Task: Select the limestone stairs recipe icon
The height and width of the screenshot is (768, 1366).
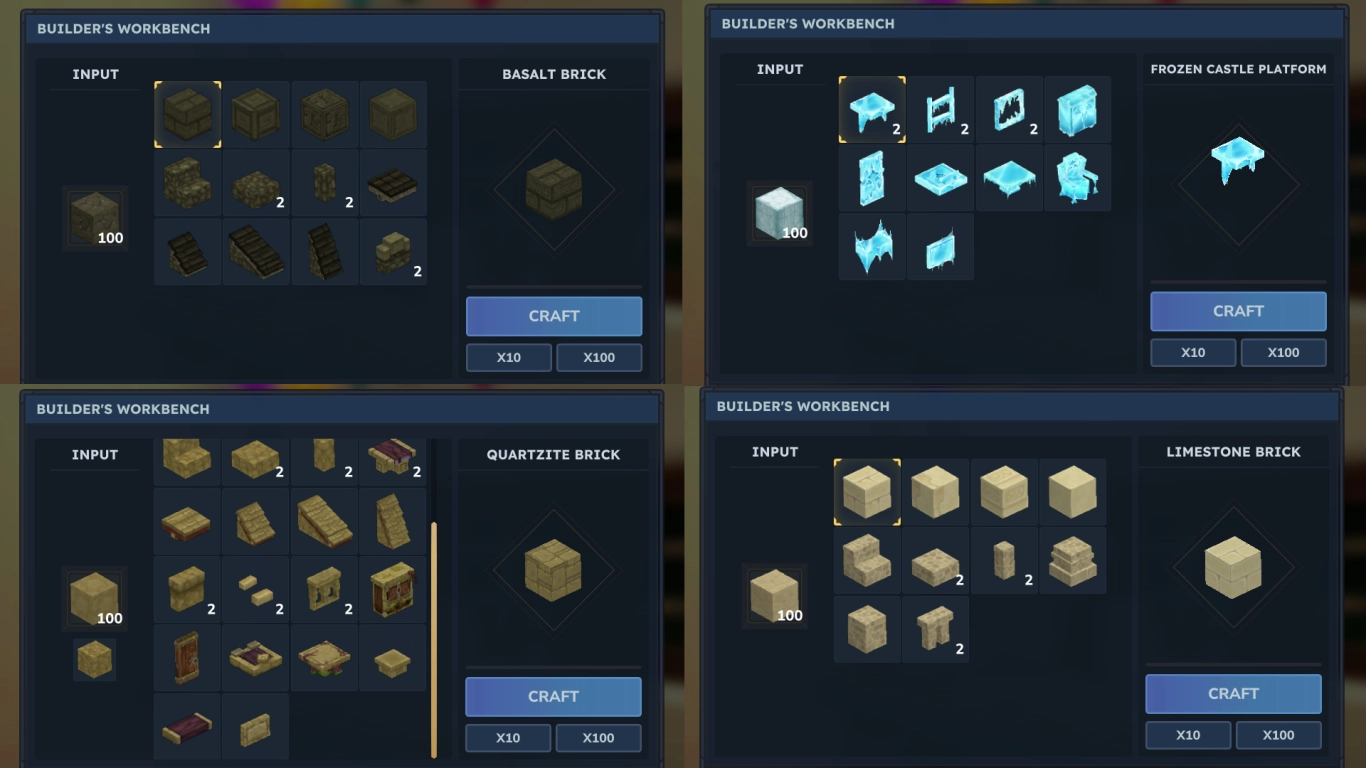Action: pyautogui.click(x=866, y=560)
